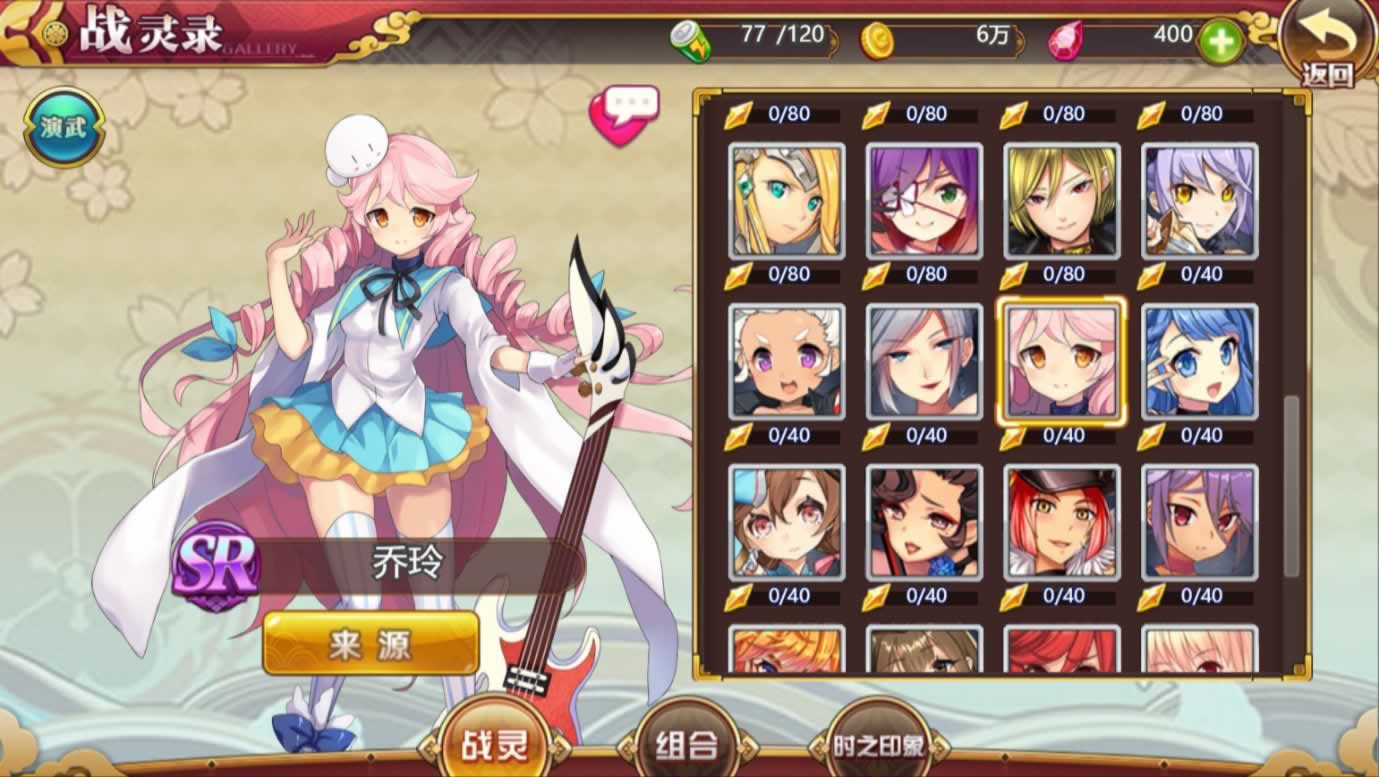This screenshot has height=777, width=1379.
Task: Choose the dark curly-haired woman portrait
Action: pos(924,521)
